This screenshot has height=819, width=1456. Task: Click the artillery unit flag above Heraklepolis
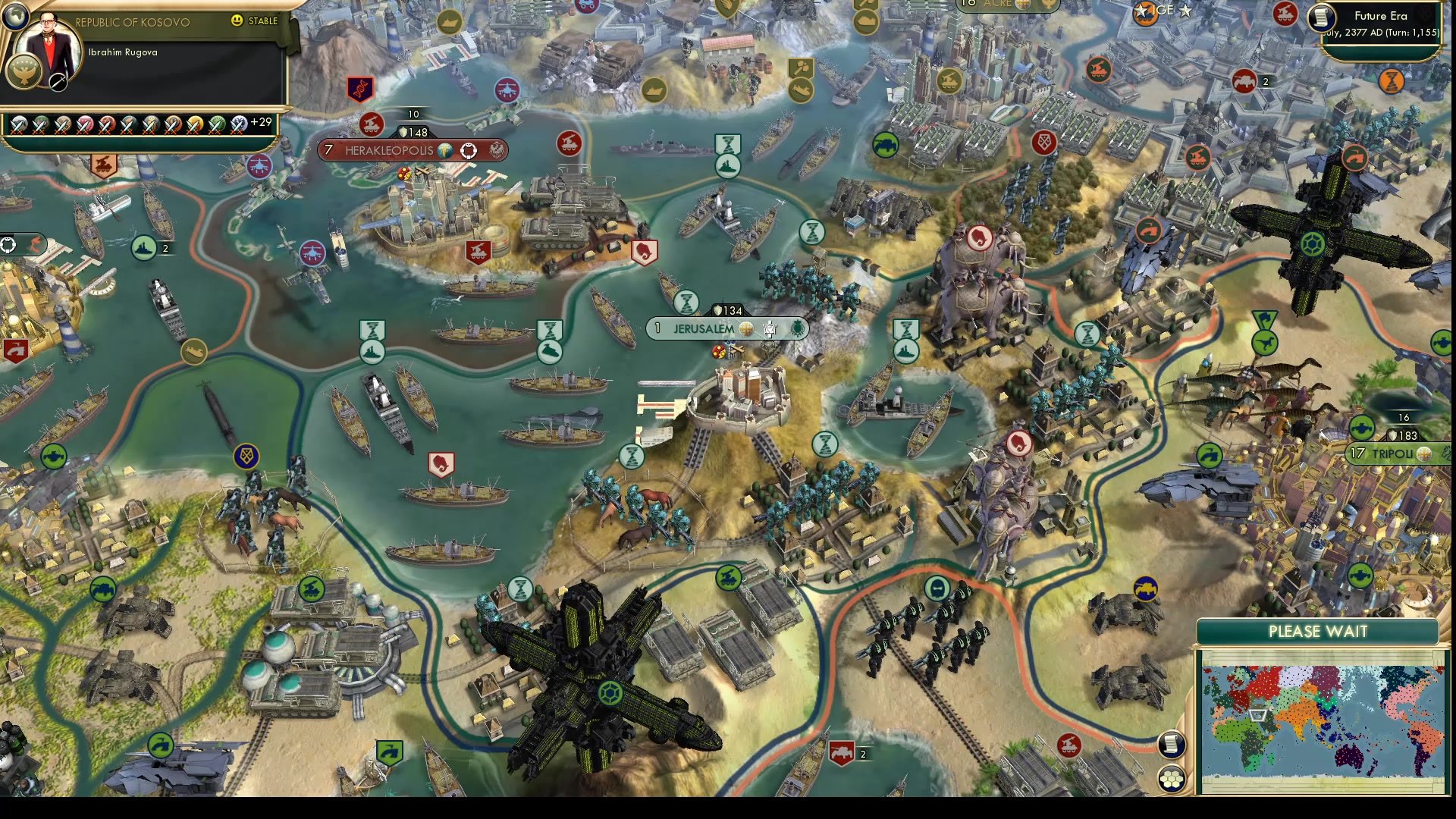(x=371, y=125)
